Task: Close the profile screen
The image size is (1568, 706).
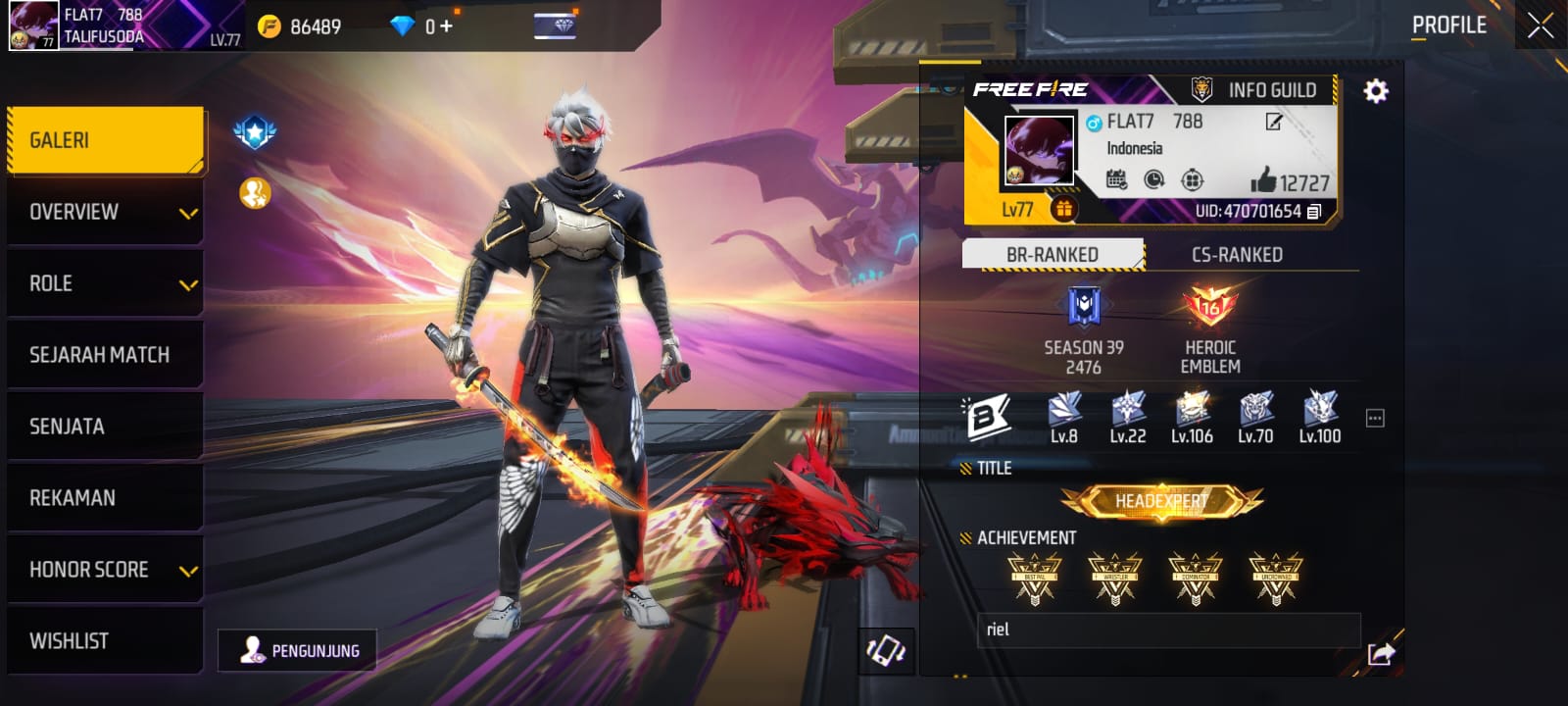Action: click(1540, 26)
